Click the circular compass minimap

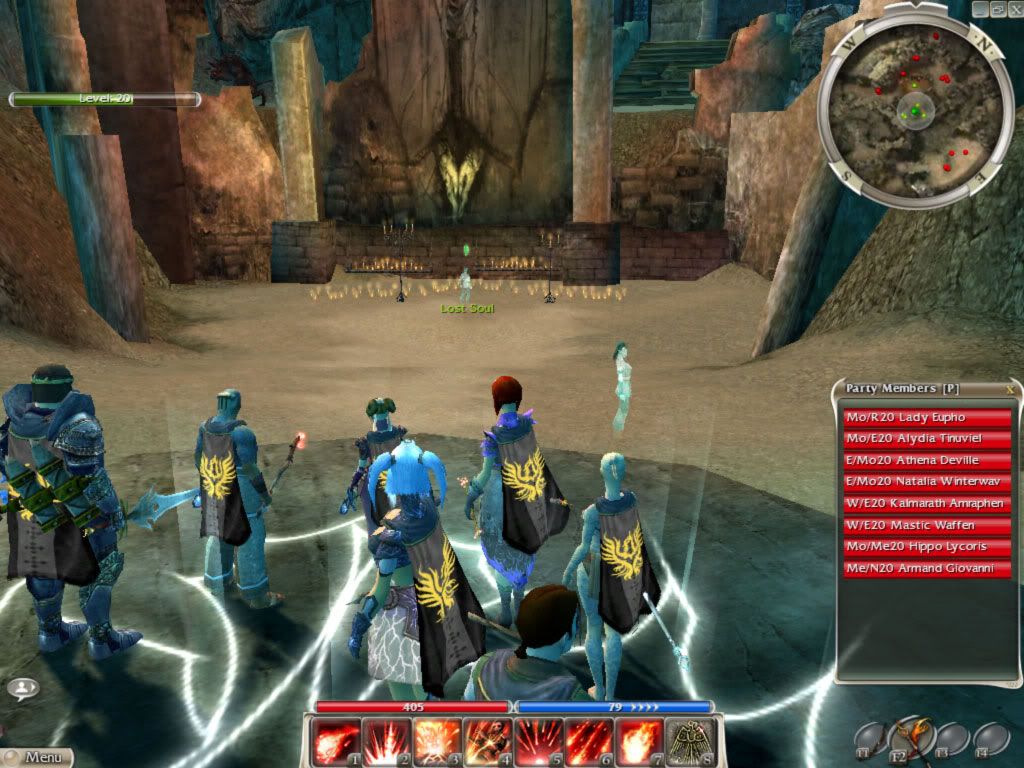point(914,112)
